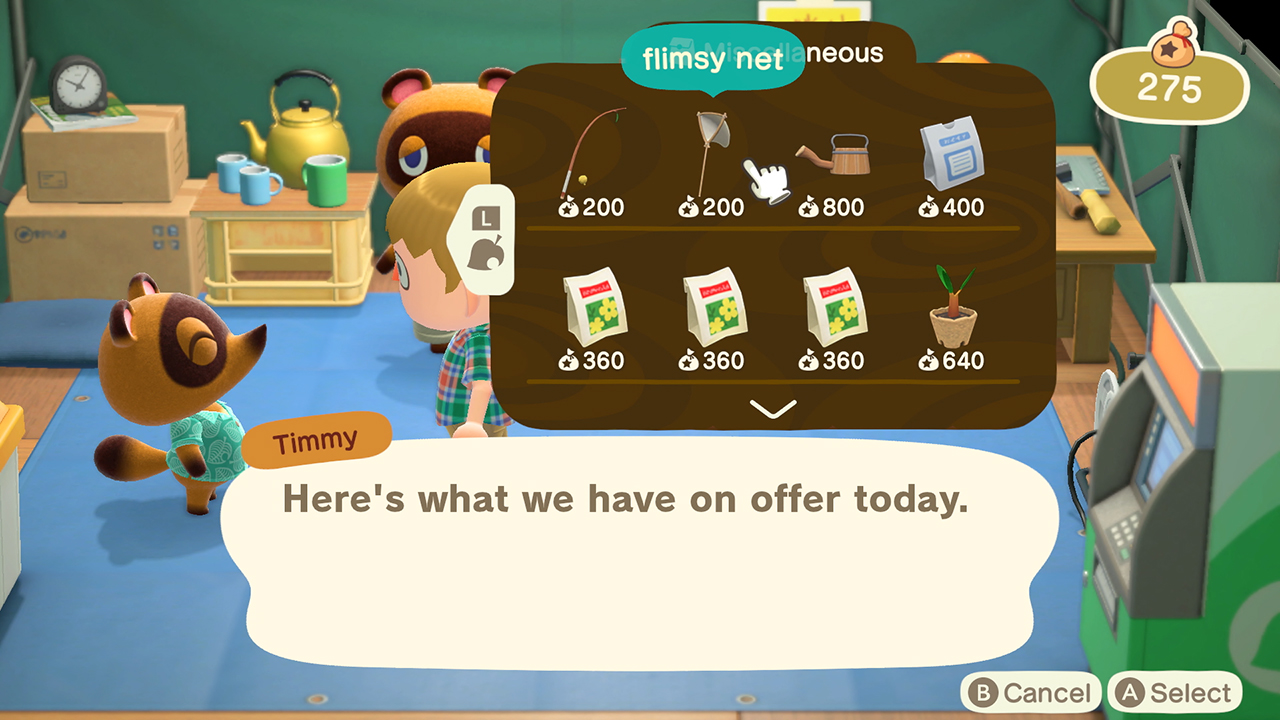This screenshot has height=720, width=1280.
Task: Click the 360 bell price label
Action: pyautogui.click(x=597, y=362)
